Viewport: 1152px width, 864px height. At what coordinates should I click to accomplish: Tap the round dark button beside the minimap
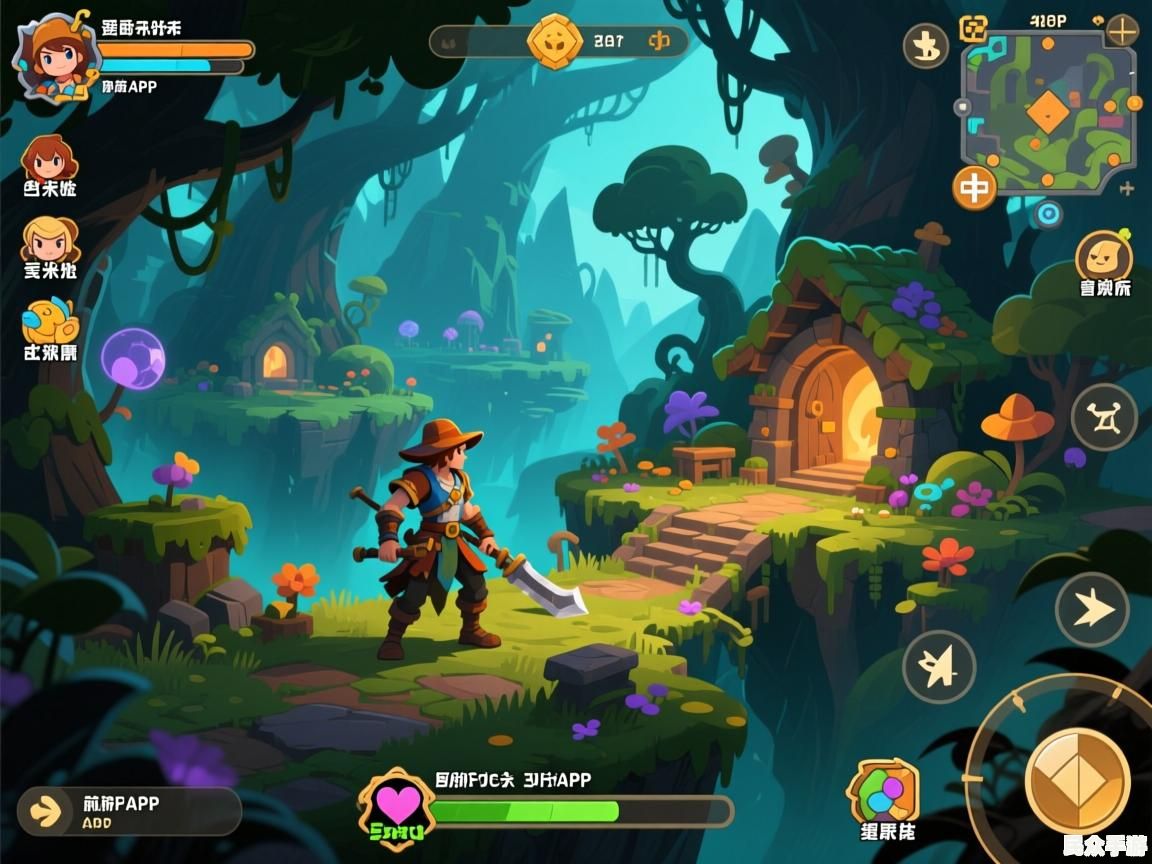pyautogui.click(x=926, y=45)
